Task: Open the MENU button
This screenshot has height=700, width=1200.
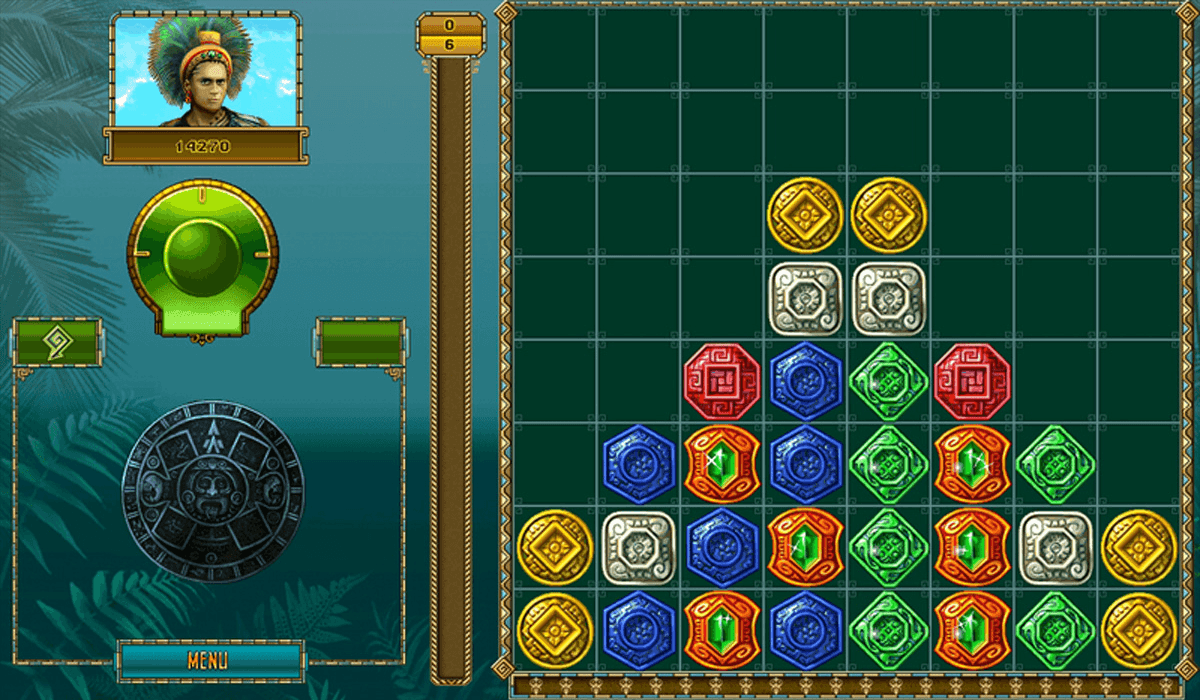Action: point(209,661)
